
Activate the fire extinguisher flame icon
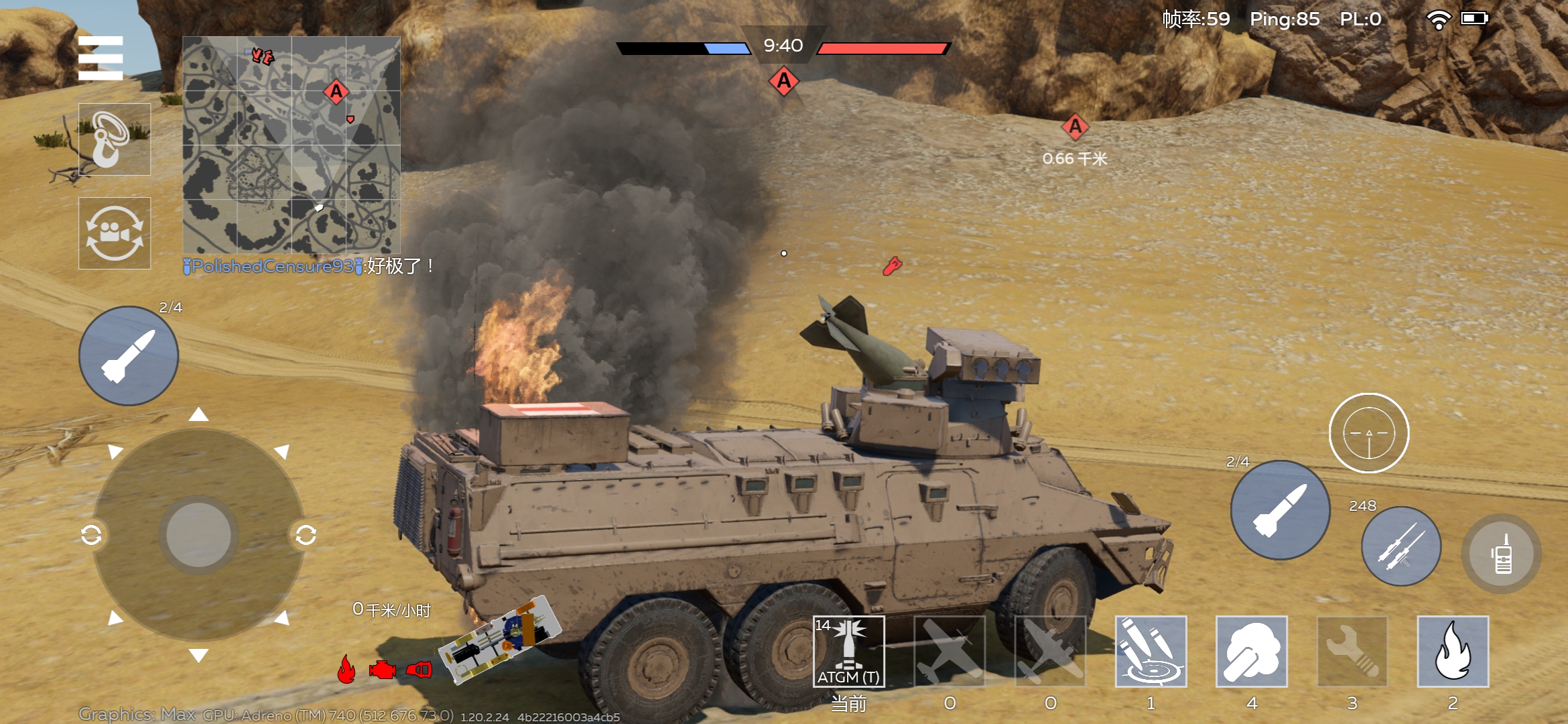(1453, 652)
